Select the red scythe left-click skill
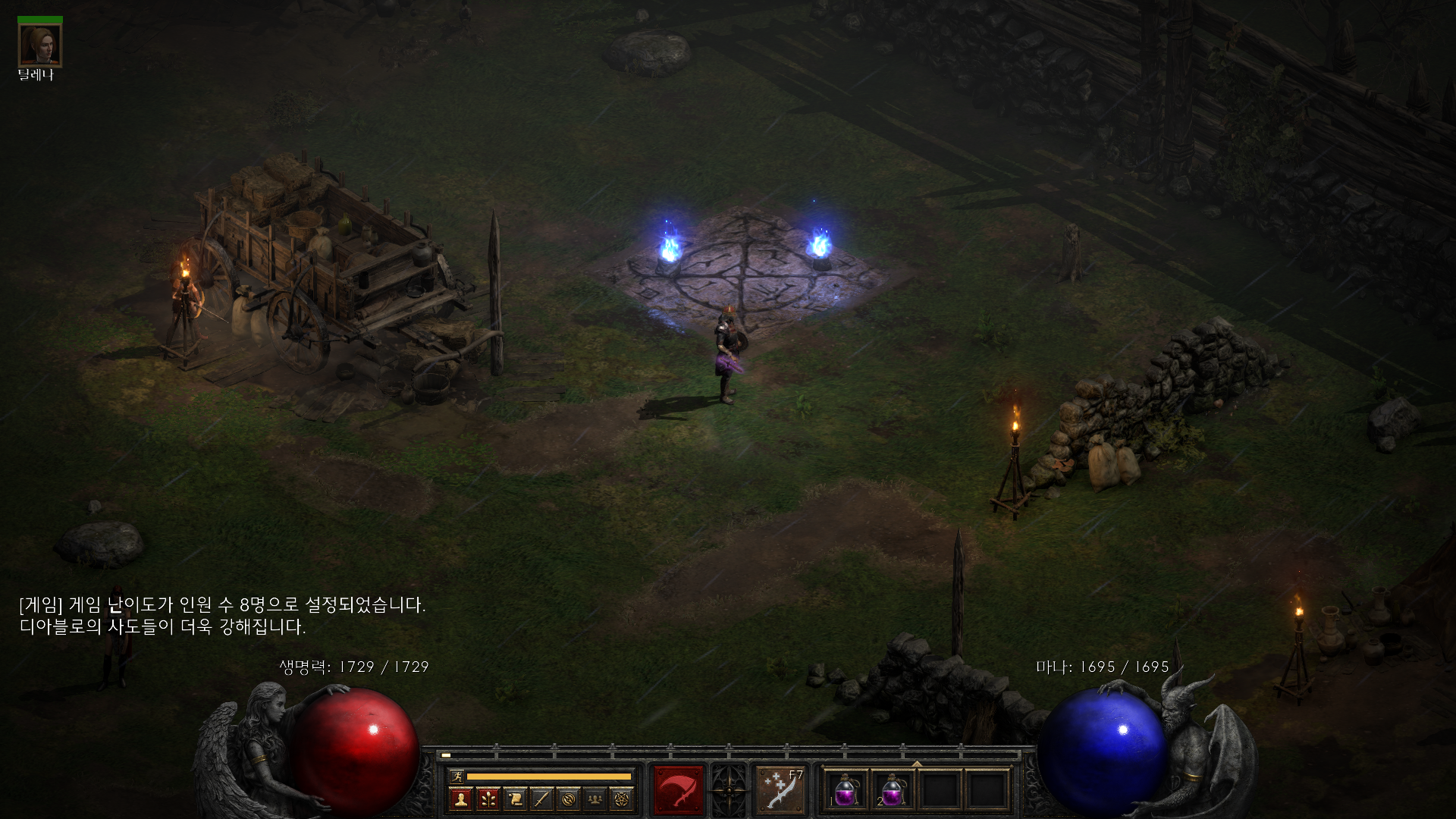1456x819 pixels. 679,790
